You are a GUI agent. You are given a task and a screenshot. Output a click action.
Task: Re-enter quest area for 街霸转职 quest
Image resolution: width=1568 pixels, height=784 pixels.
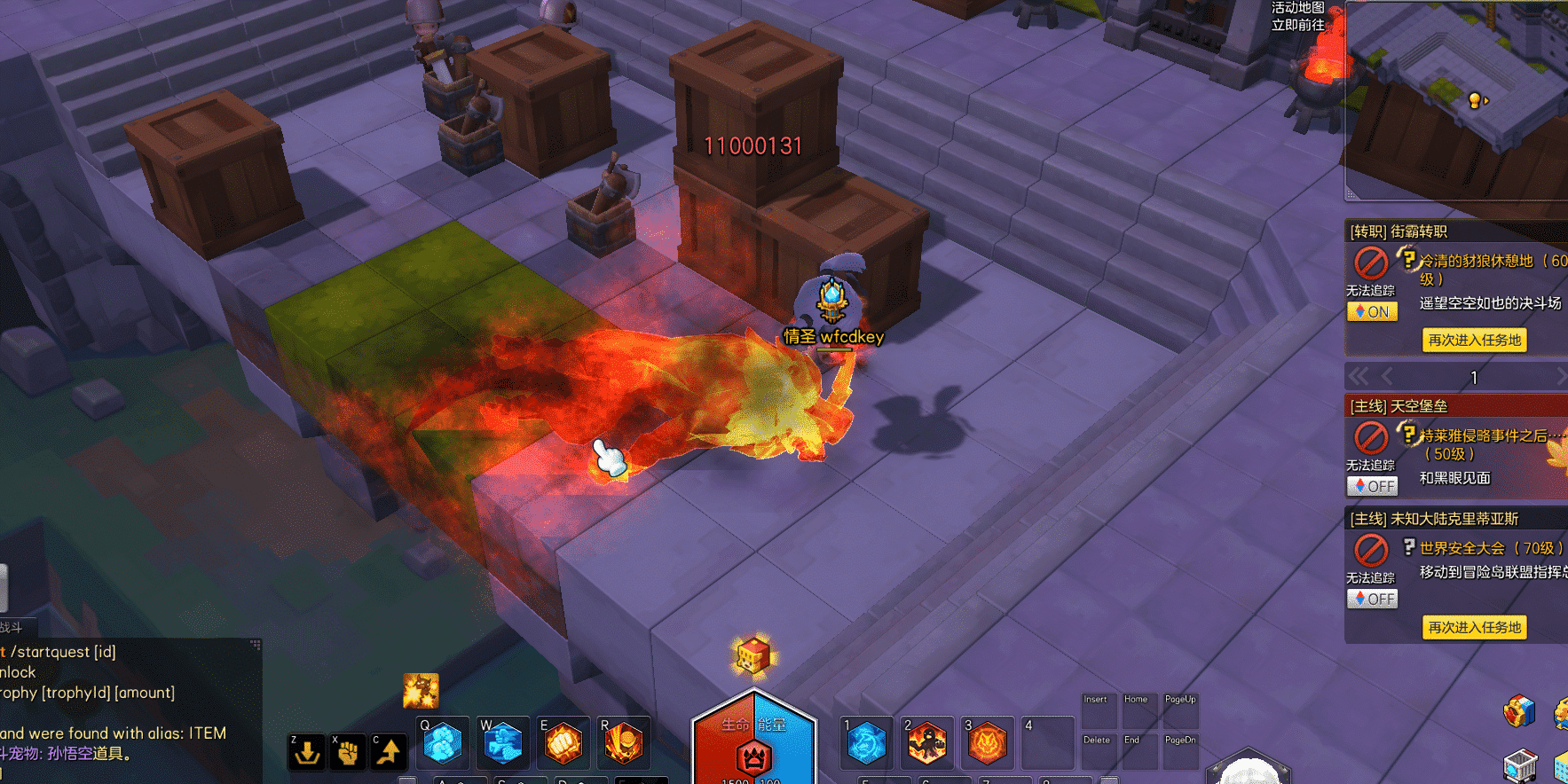click(x=1474, y=340)
